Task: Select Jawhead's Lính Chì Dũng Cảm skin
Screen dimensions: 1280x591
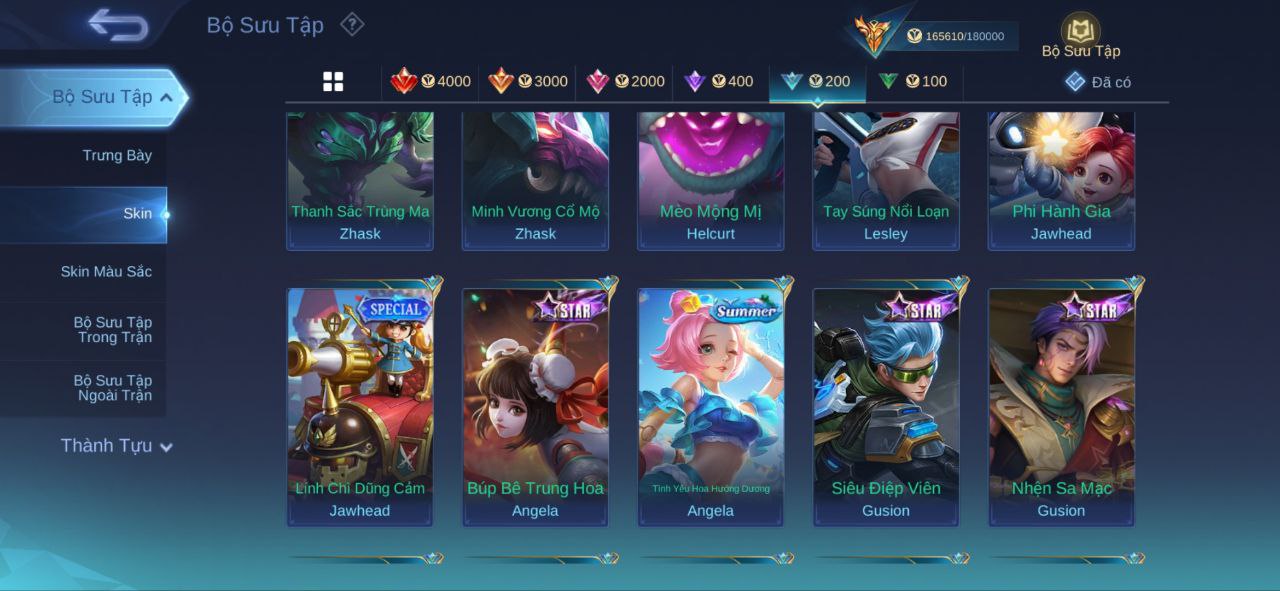Action: click(360, 407)
